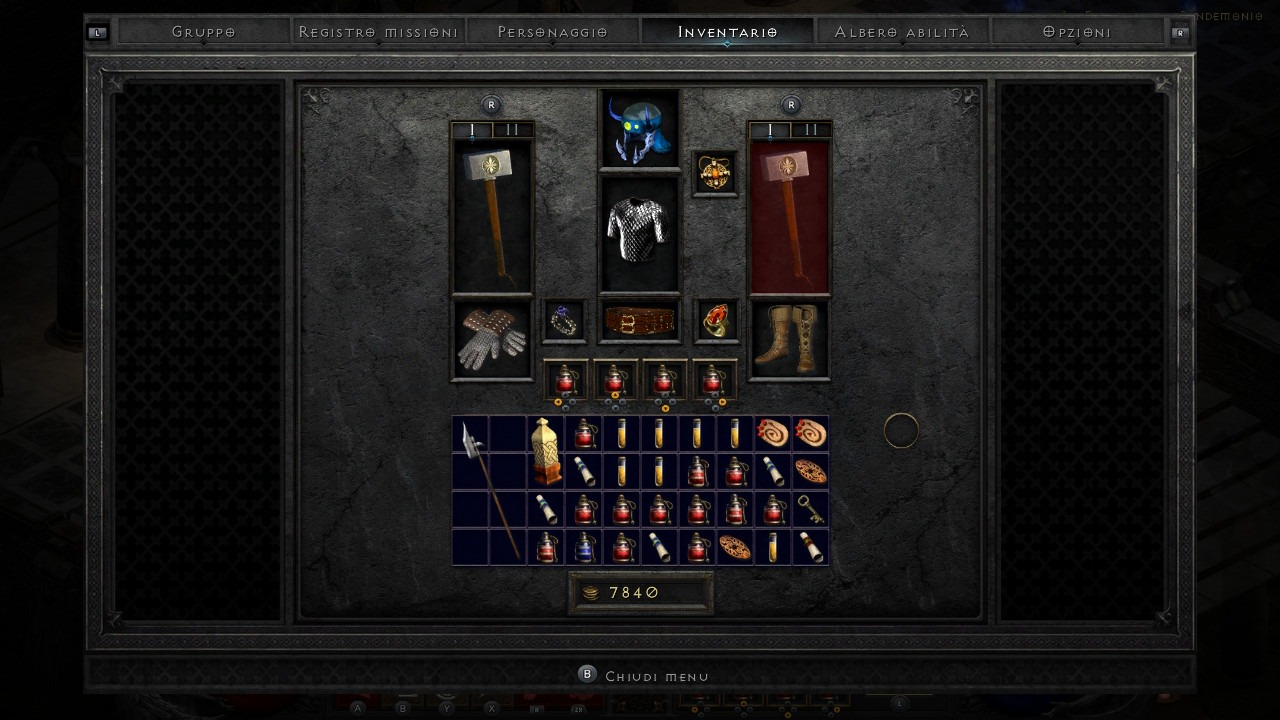1280x720 pixels.
Task: Go to the Opzioni tab
Action: click(x=1076, y=32)
